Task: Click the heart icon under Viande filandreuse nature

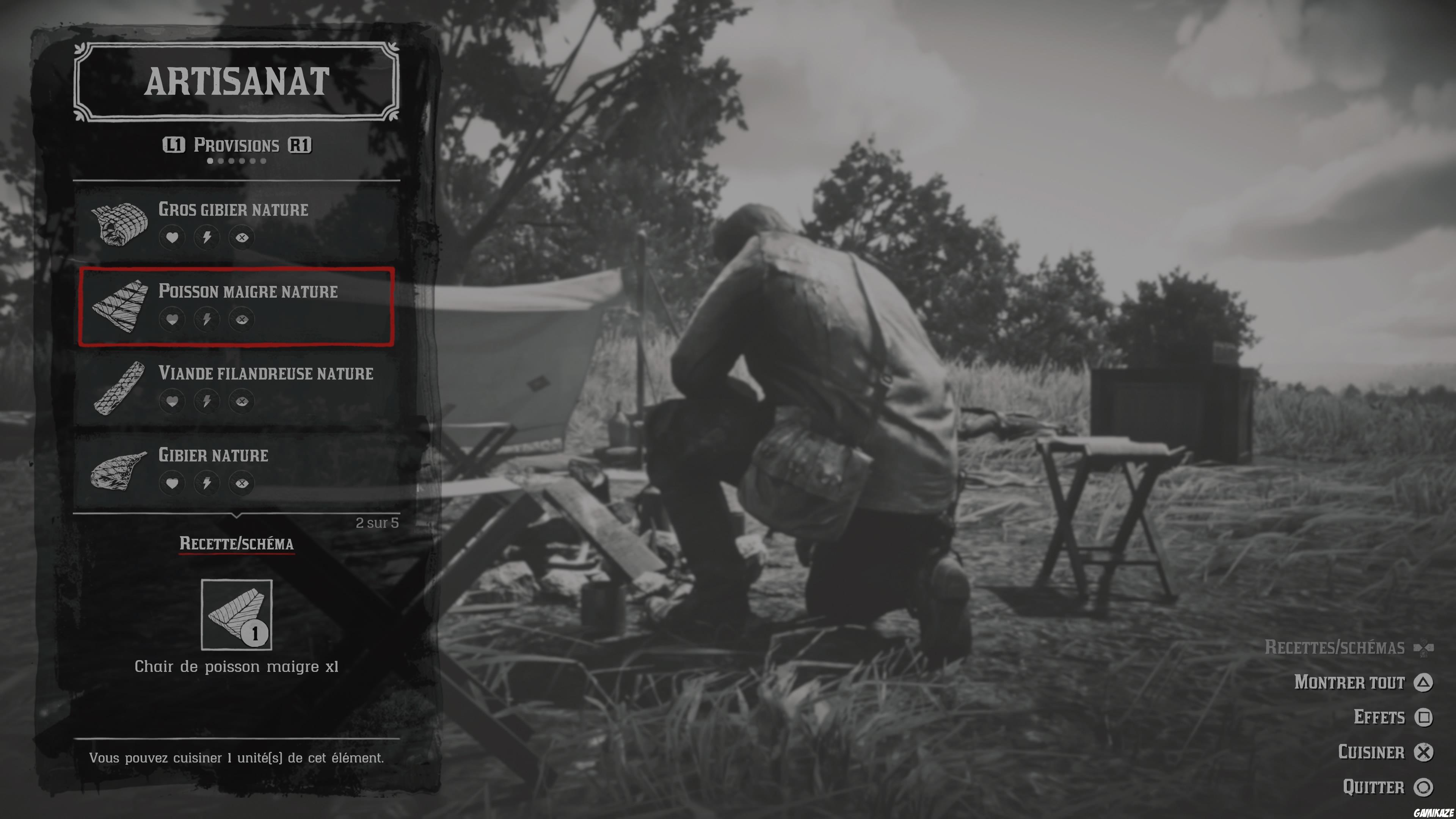Action: [x=173, y=401]
